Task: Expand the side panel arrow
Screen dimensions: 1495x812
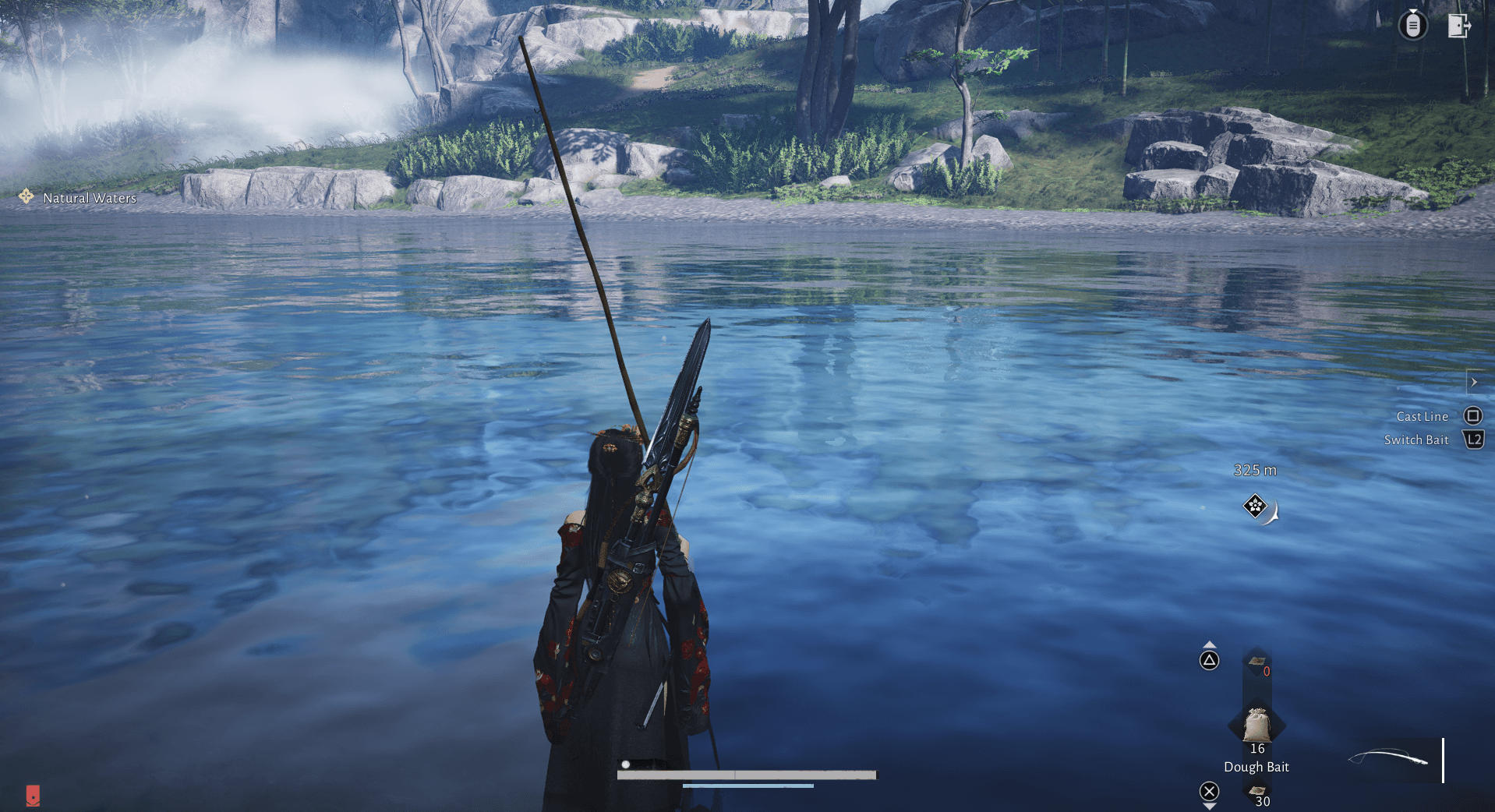Action: 1474,382
